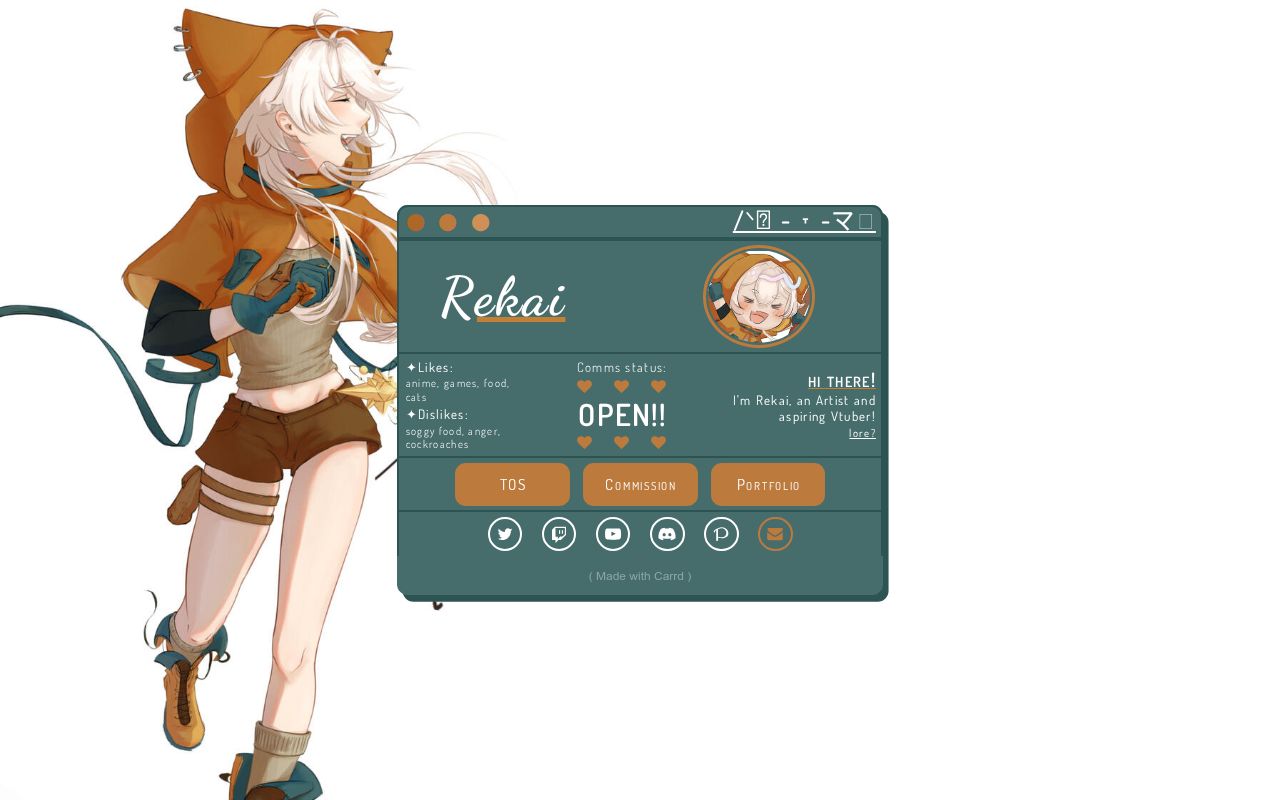The height and width of the screenshot is (800, 1280).
Task: Click the katakana glyph decoration in the title bar
Action: [841, 220]
